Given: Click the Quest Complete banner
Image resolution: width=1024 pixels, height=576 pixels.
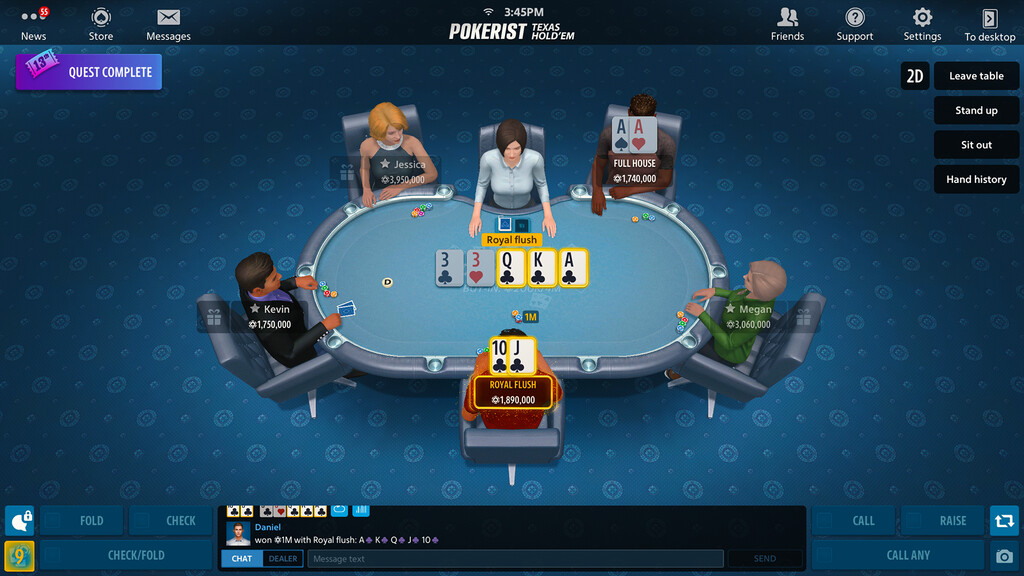Looking at the screenshot, I should coord(89,72).
